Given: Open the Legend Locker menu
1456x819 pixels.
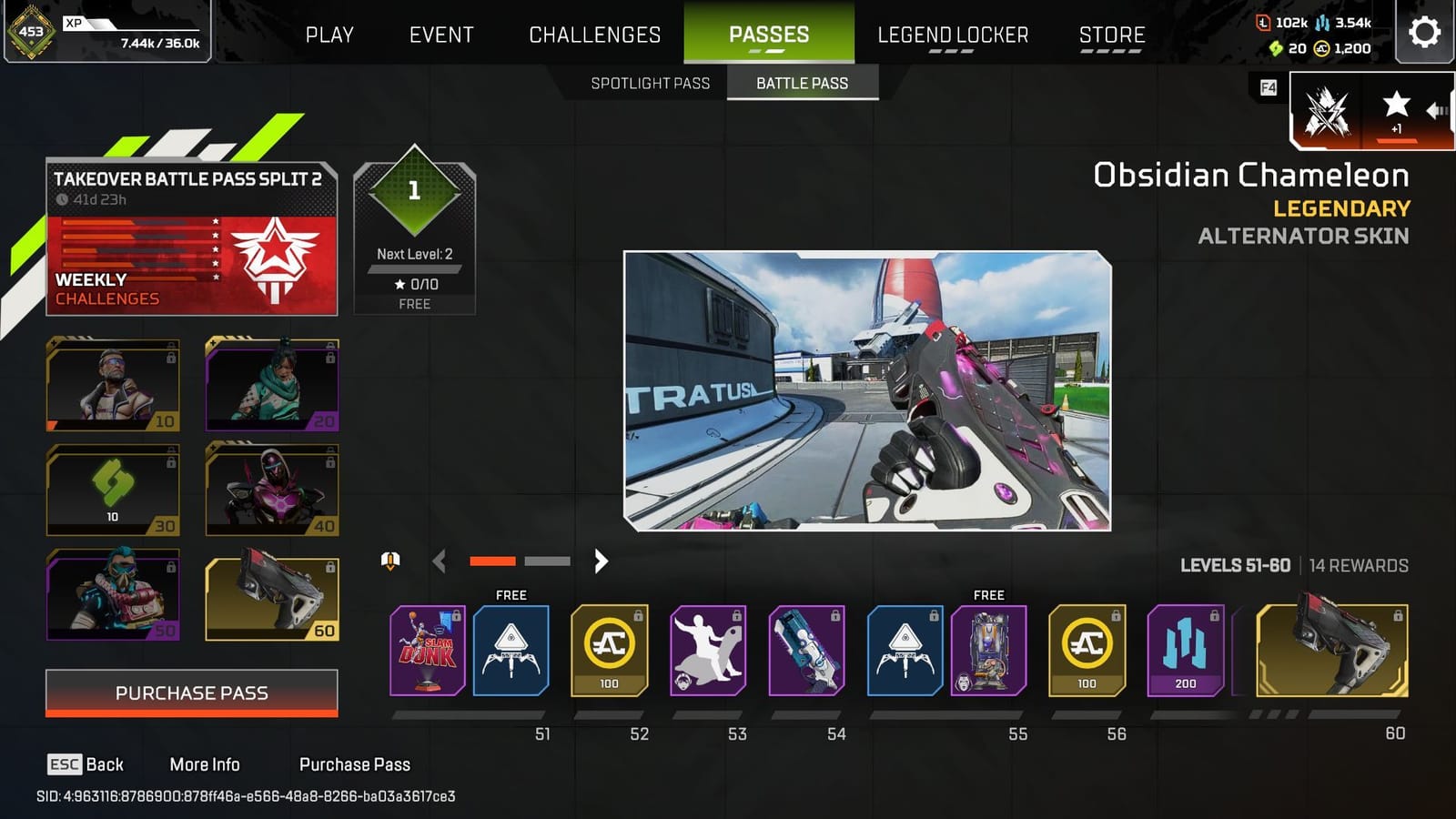Looking at the screenshot, I should 954,35.
